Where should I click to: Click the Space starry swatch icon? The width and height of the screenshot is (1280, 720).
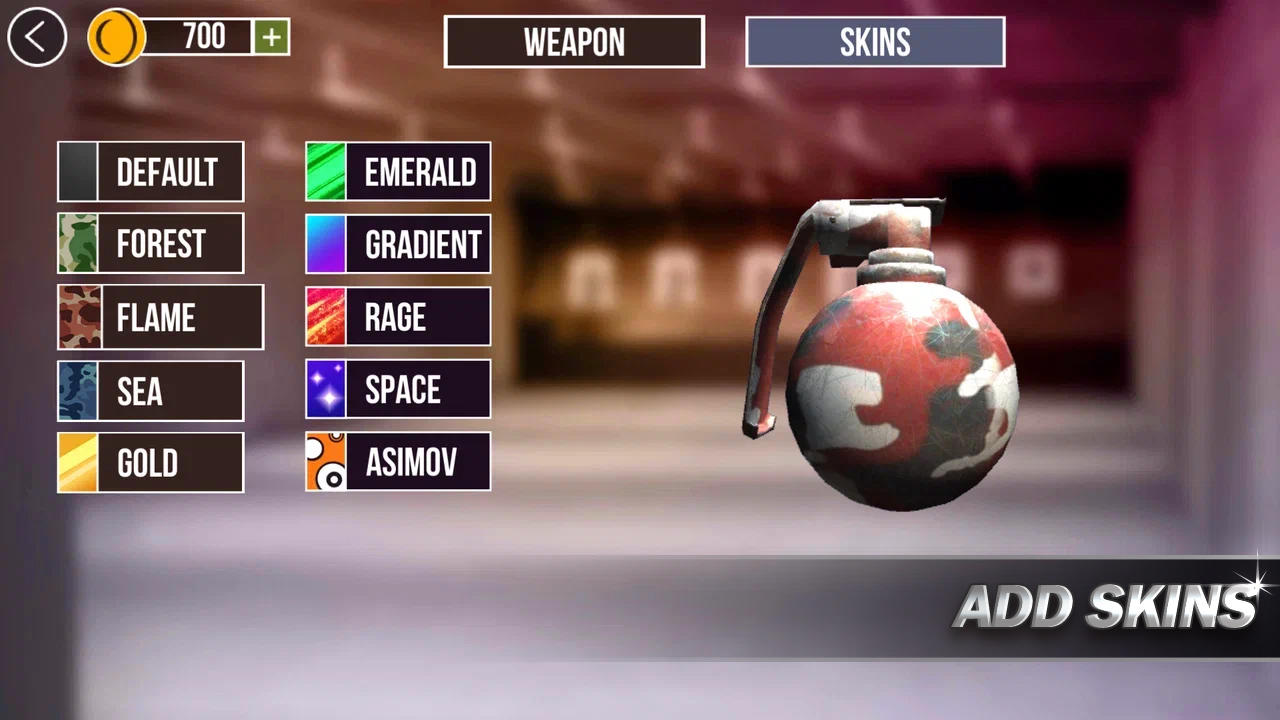324,389
